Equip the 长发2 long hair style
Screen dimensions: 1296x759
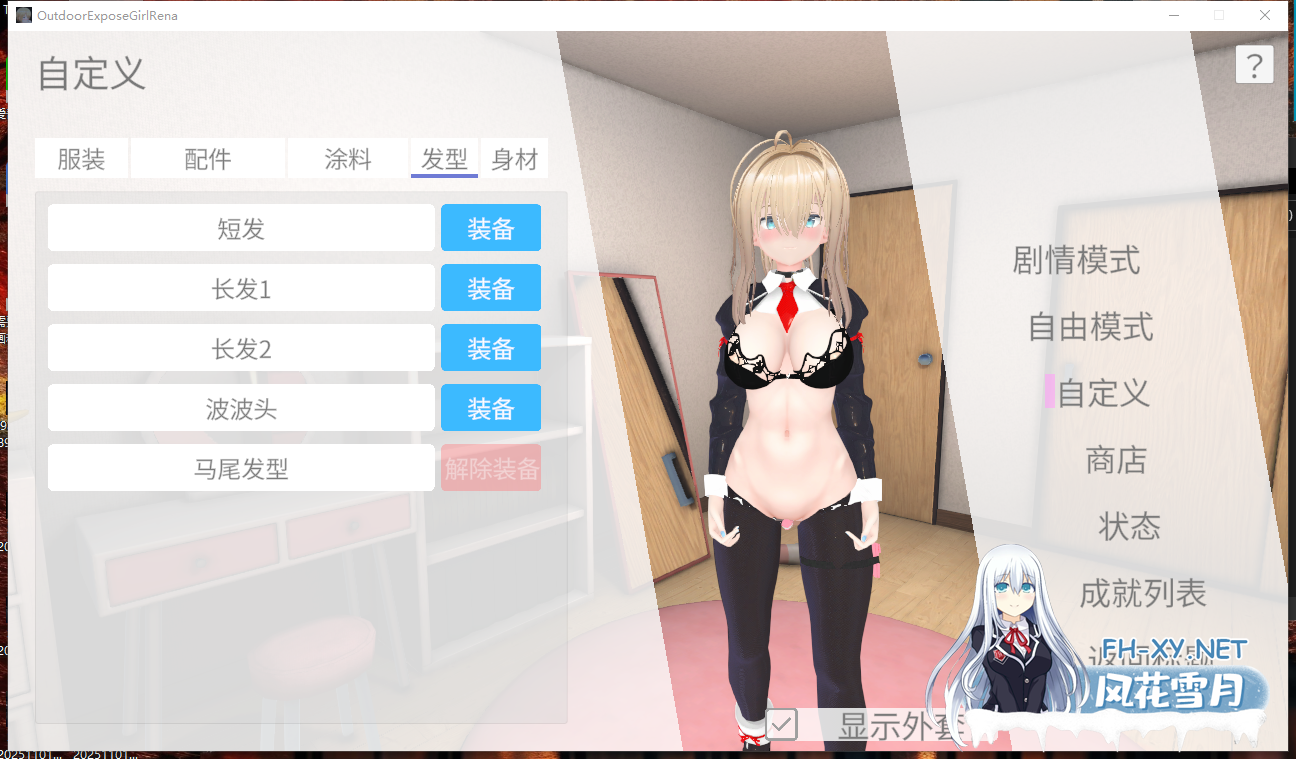[x=491, y=347]
